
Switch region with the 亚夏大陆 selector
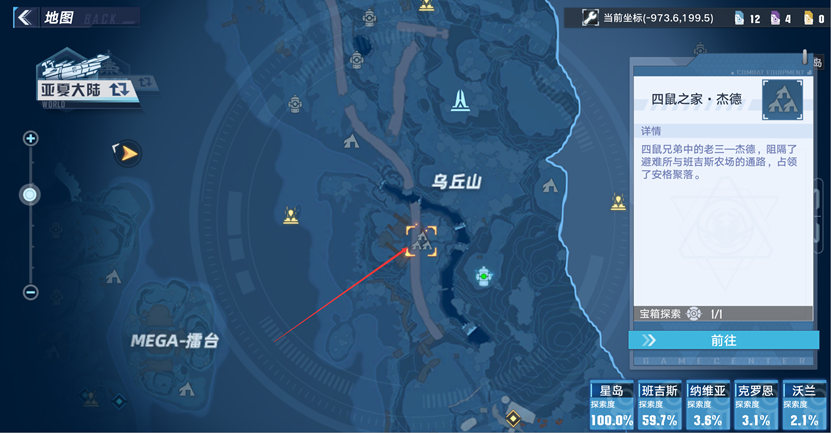click(x=84, y=88)
